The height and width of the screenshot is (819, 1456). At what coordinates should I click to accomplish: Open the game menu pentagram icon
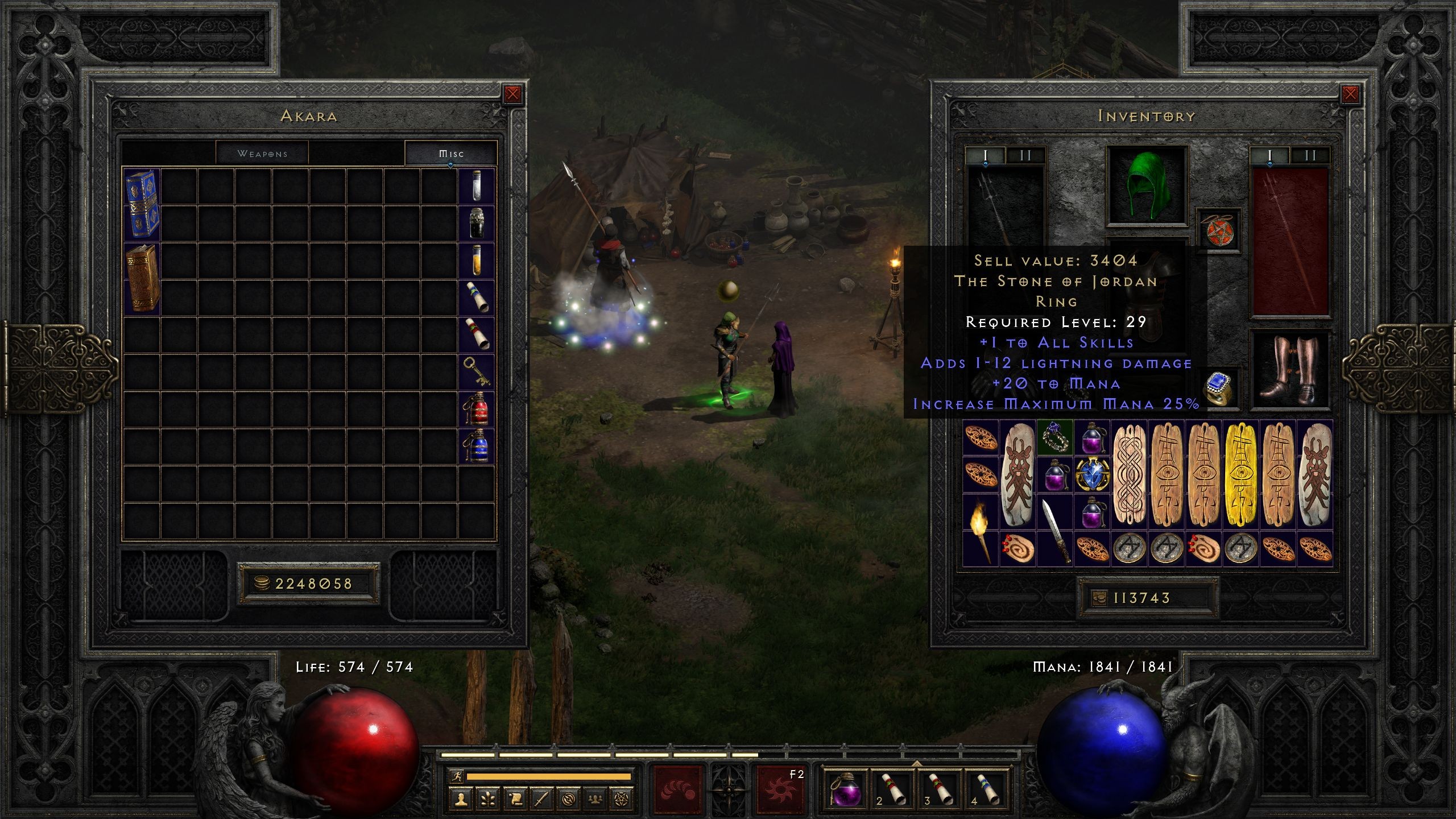[x=622, y=801]
